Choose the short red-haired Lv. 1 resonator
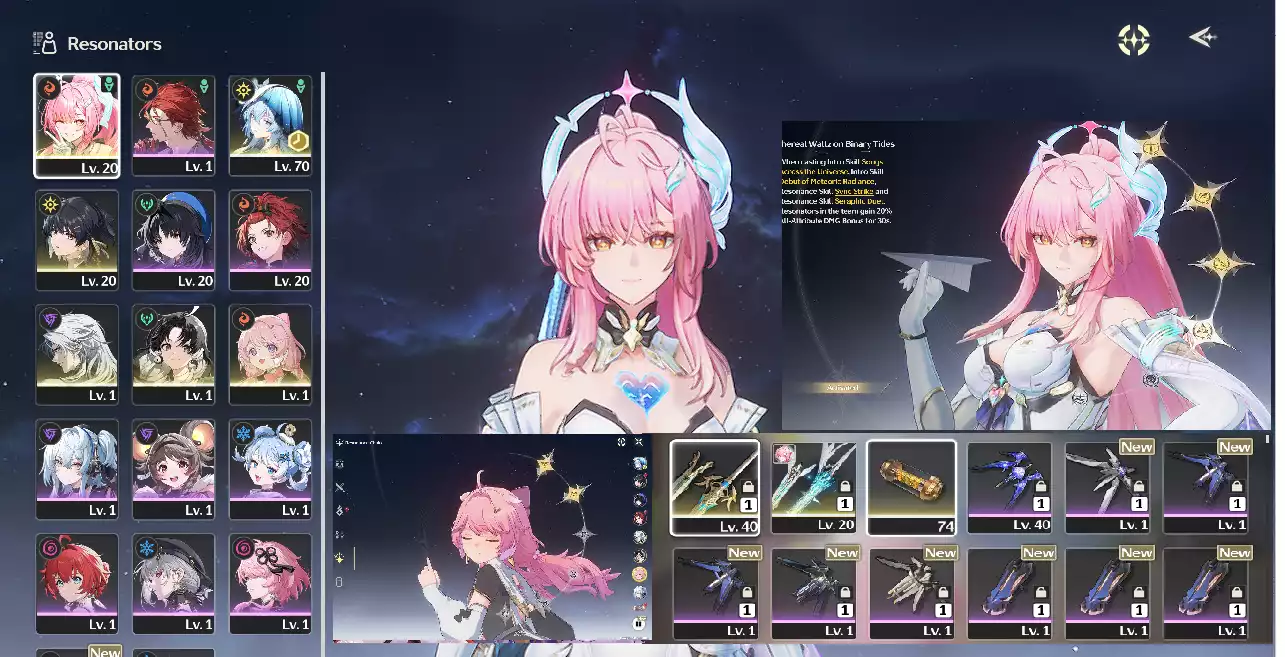The width and height of the screenshot is (1285, 657). point(77,583)
